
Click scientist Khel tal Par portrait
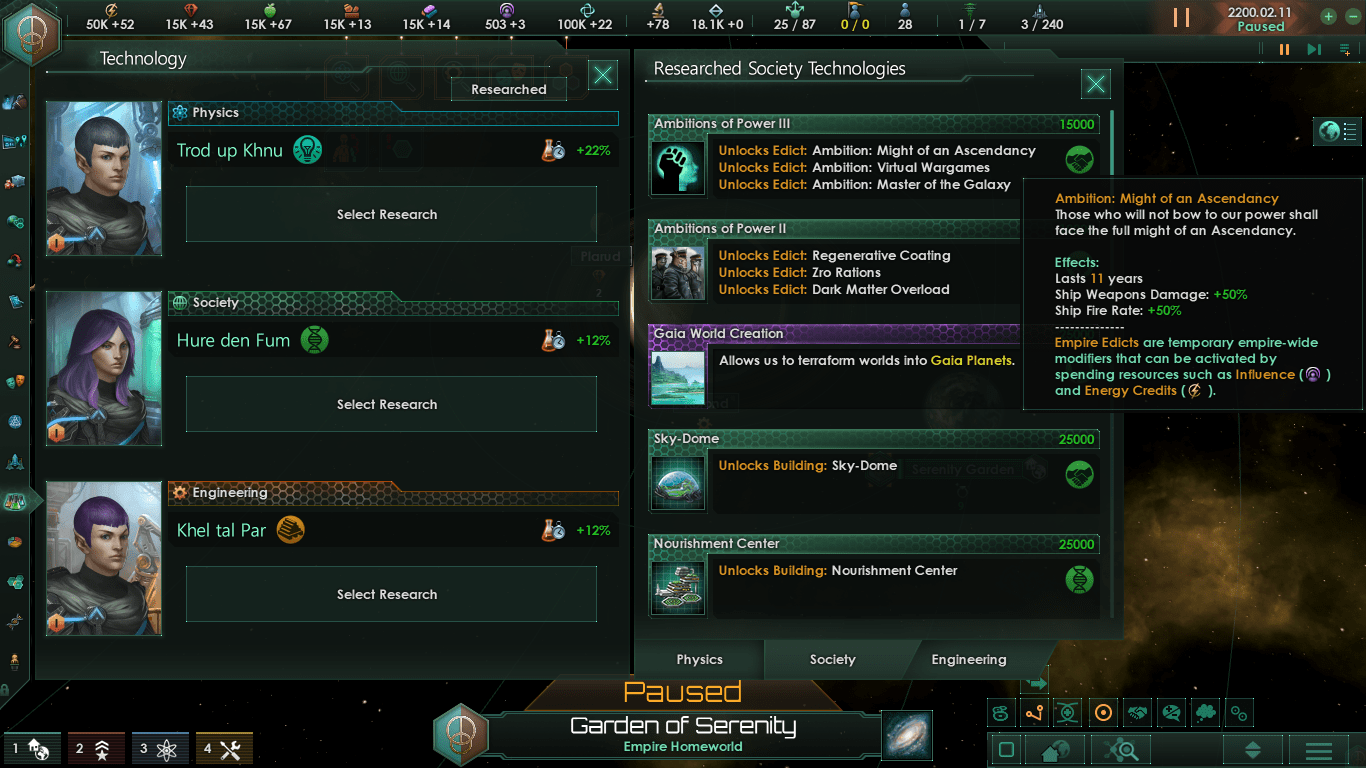click(104, 558)
